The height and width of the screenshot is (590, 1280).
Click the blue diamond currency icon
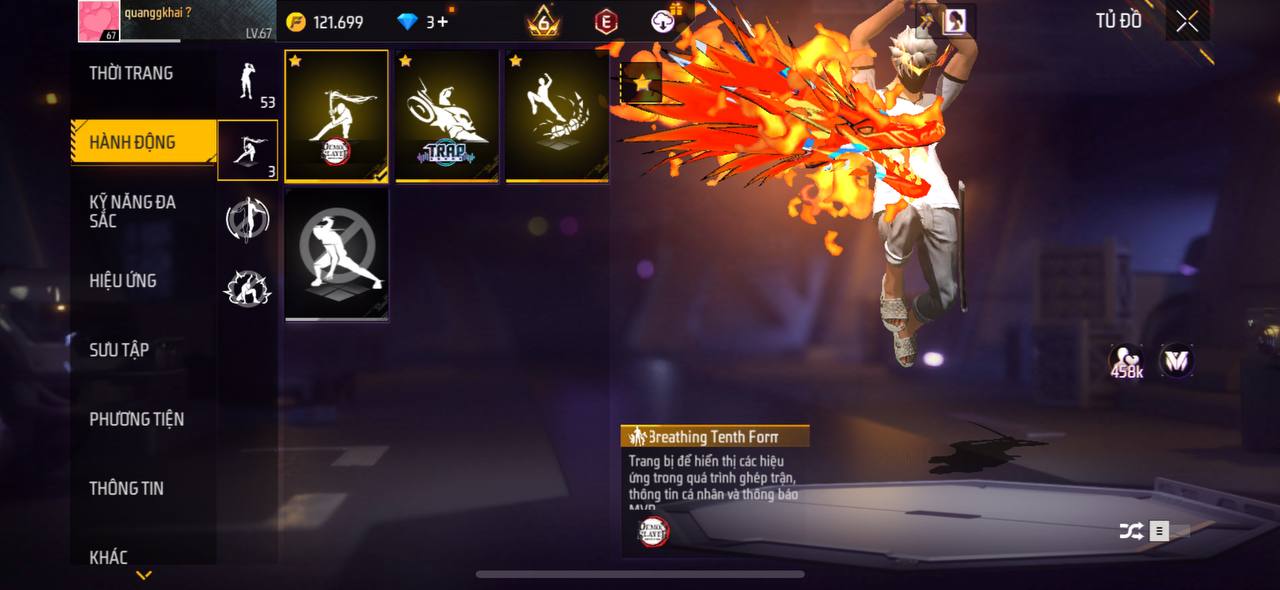click(408, 21)
